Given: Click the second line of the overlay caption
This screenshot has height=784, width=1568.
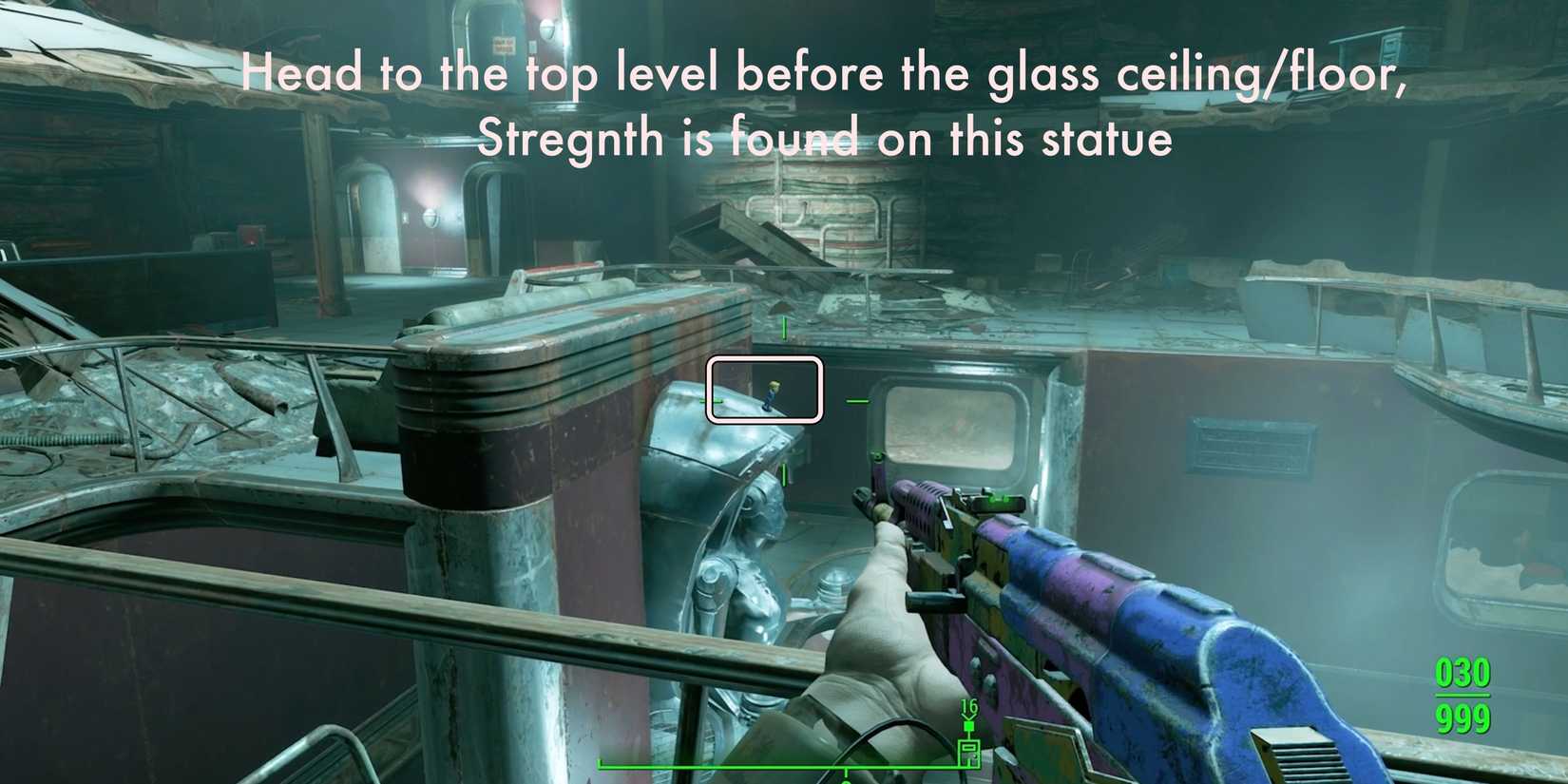Looking at the screenshot, I should click(827, 137).
